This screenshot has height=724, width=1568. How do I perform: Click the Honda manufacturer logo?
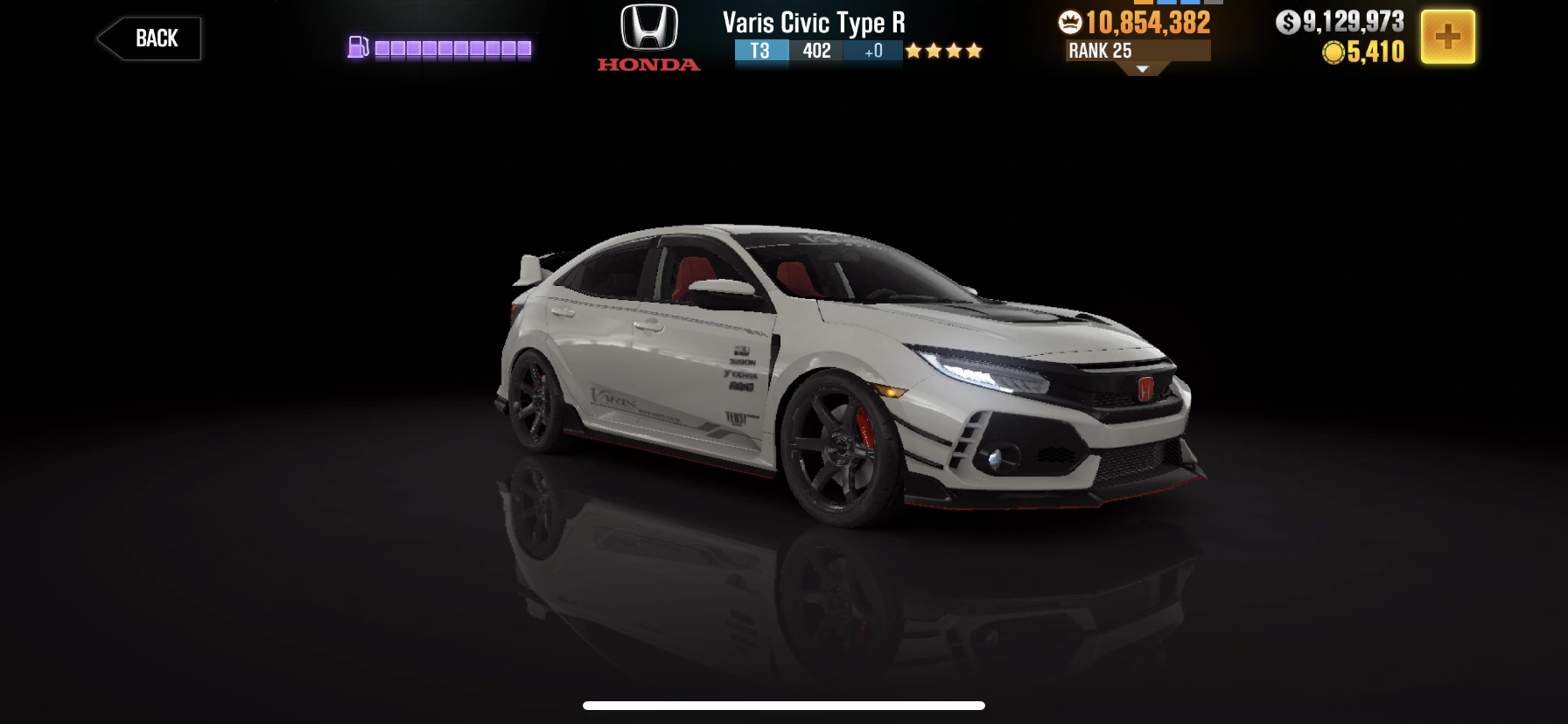coord(647,36)
